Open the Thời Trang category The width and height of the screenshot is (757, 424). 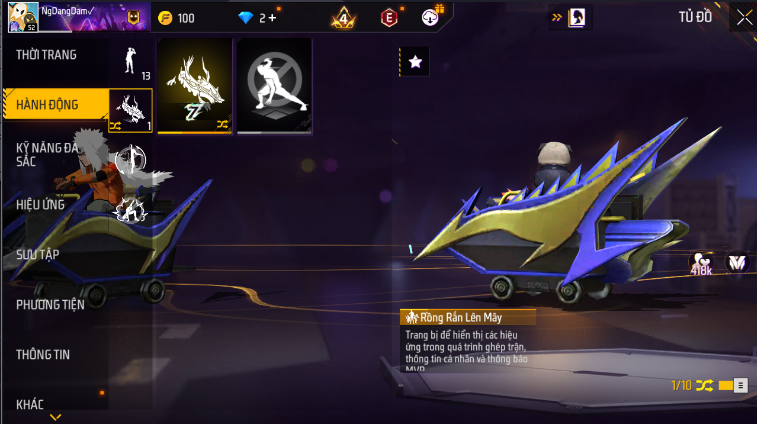pyautogui.click(x=47, y=55)
